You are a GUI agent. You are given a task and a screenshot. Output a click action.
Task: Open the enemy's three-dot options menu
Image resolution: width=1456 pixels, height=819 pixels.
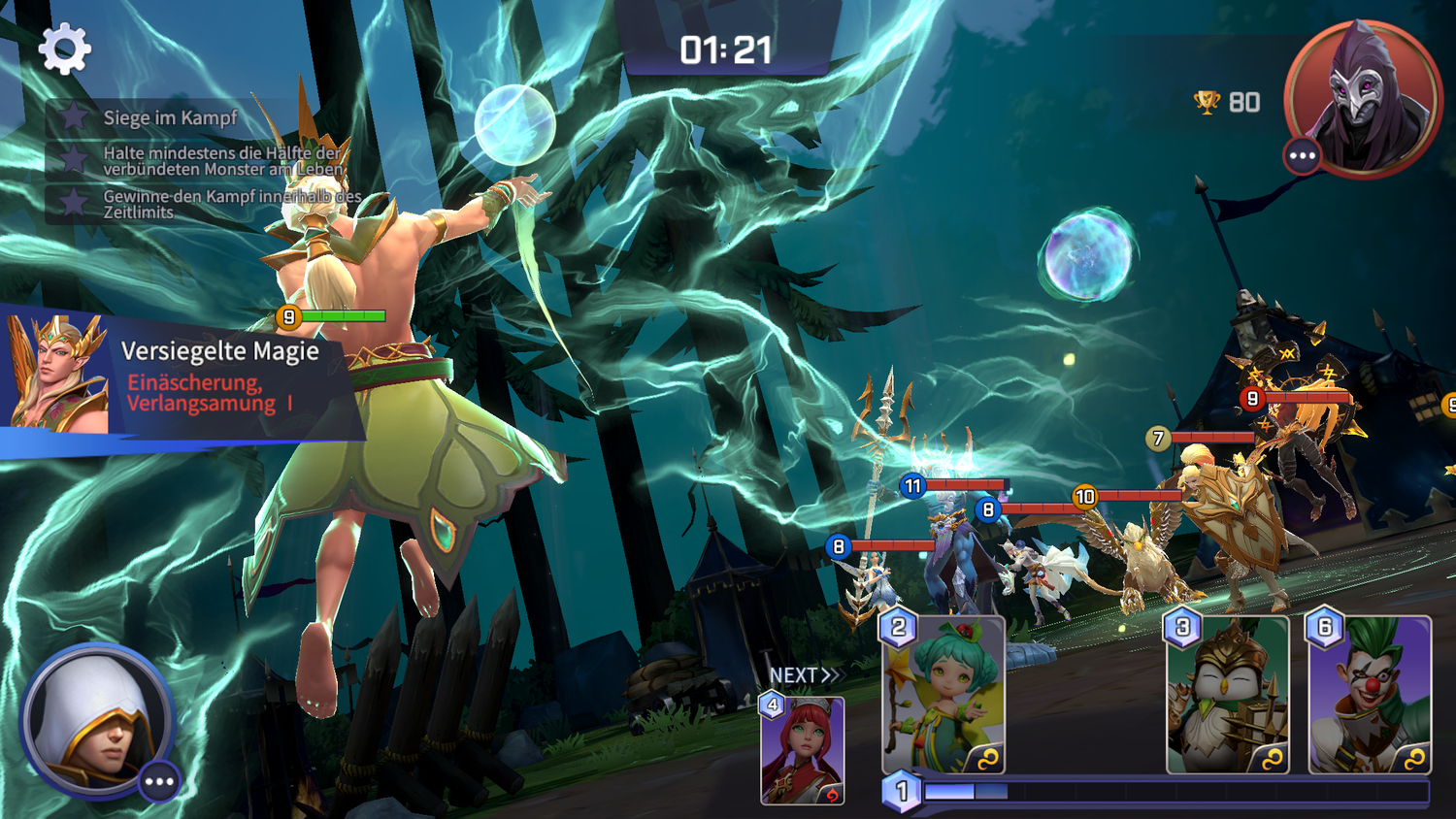tap(1301, 153)
